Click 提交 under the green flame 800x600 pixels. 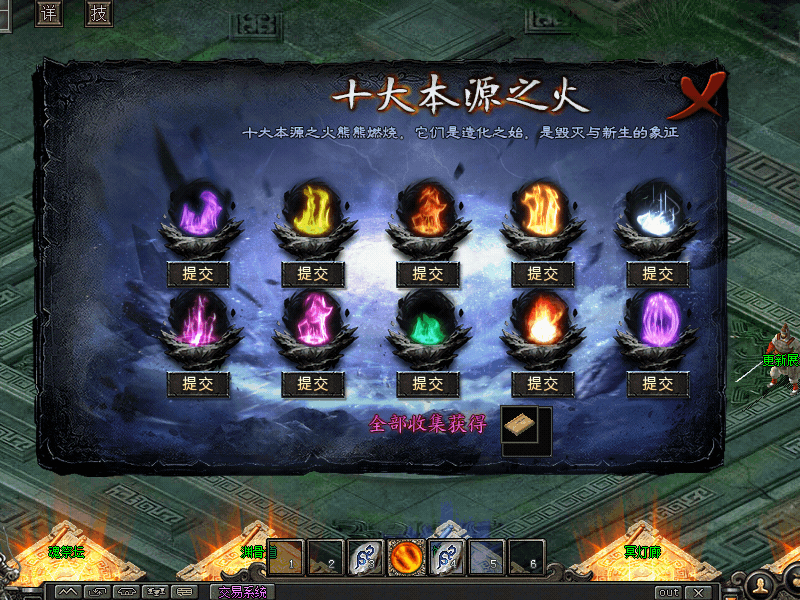428,383
